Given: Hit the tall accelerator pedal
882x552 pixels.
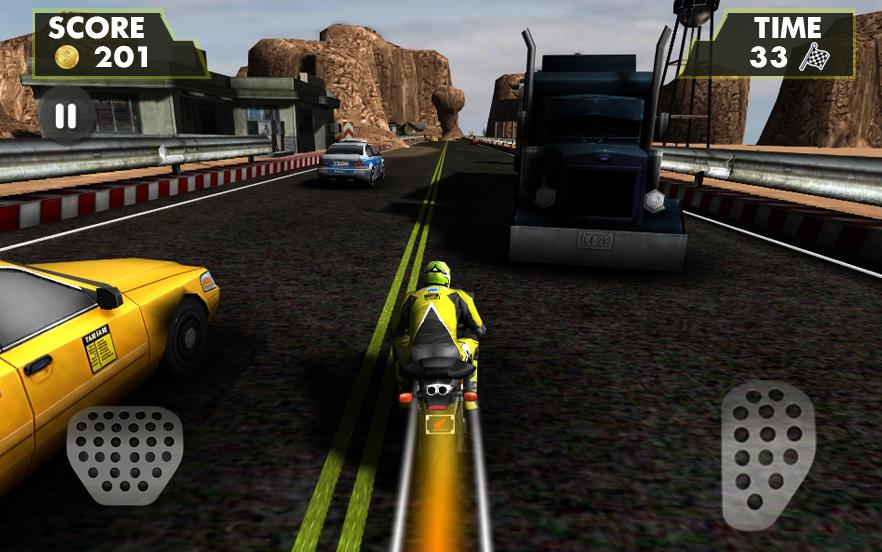Looking at the screenshot, I should pos(768,452).
